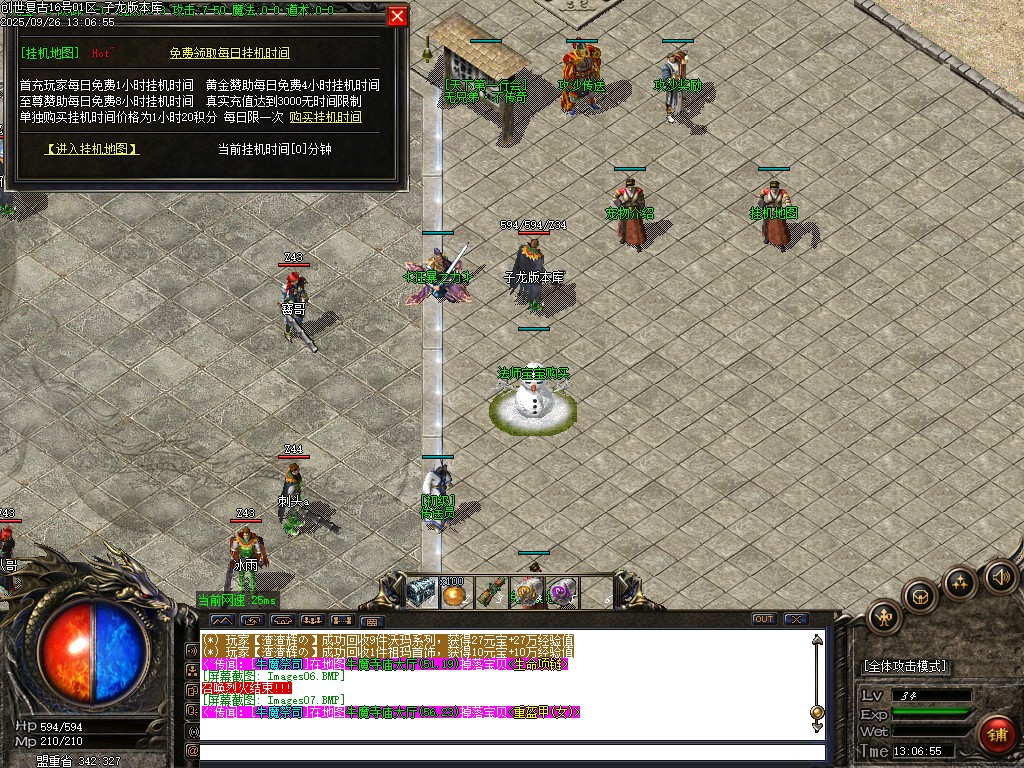Screen dimensions: 1024x768
Task: Open the shop with the red 铺 button
Action: (x=996, y=734)
